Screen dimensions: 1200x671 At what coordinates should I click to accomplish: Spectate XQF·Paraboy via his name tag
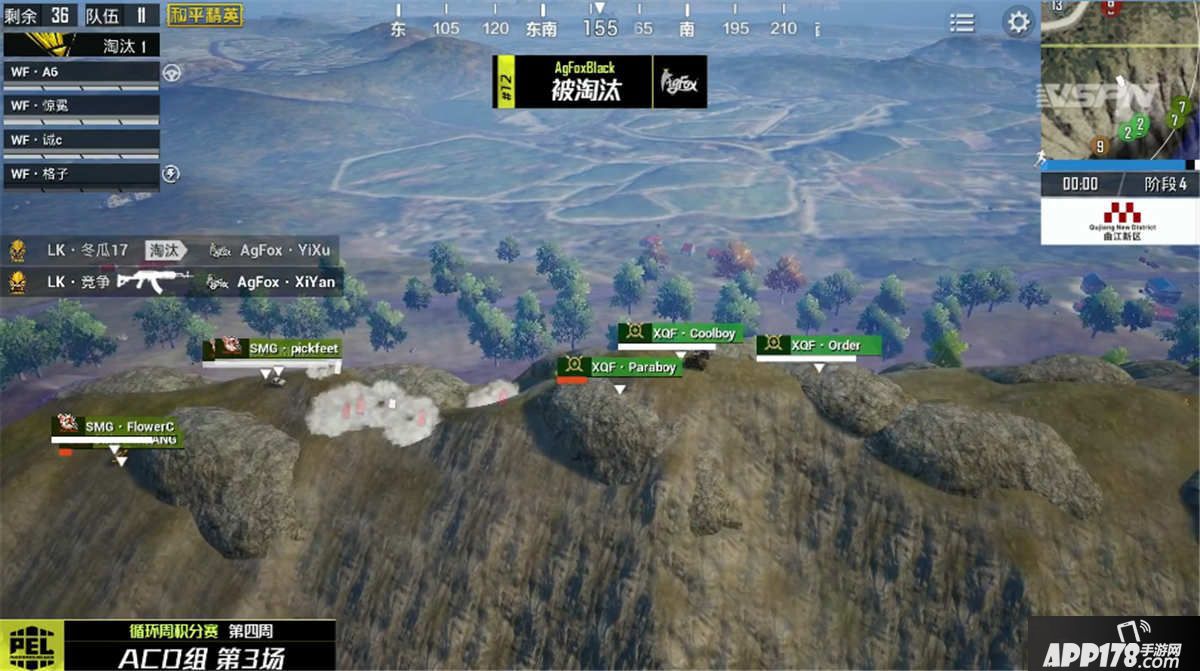pyautogui.click(x=620, y=367)
